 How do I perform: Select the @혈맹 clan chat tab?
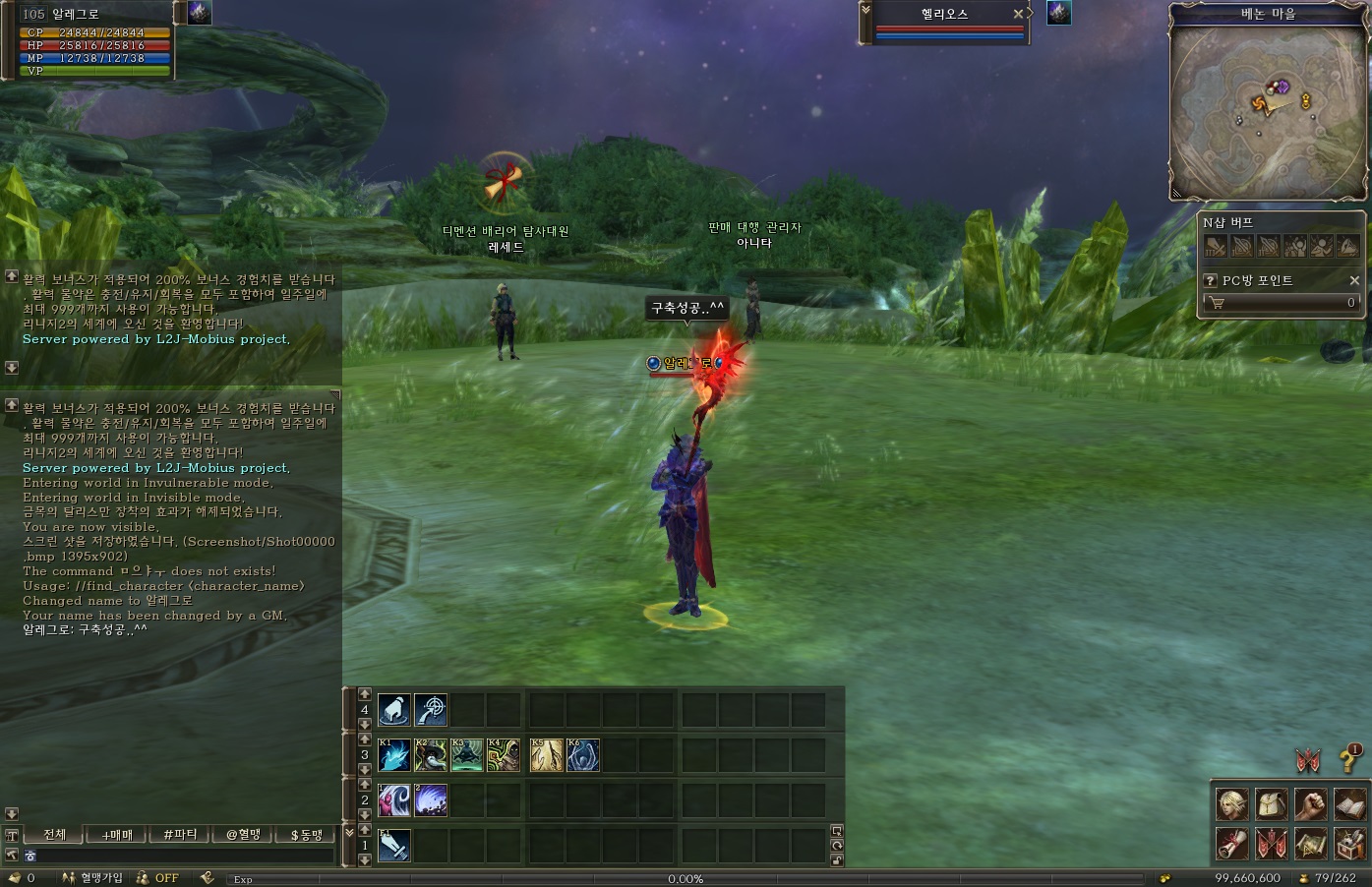coord(243,835)
